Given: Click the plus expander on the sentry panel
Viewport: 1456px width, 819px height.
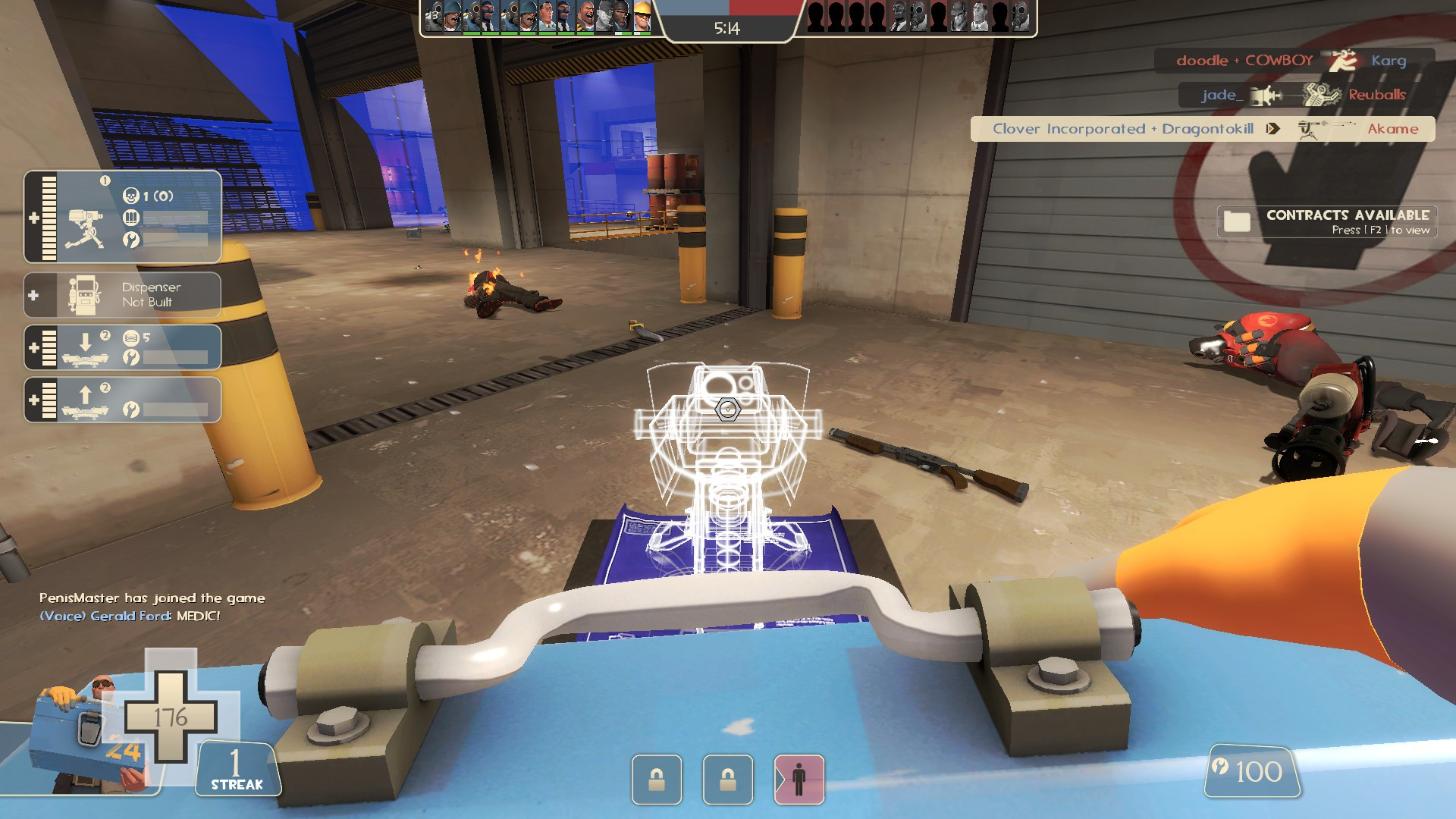Looking at the screenshot, I should coord(33,217).
